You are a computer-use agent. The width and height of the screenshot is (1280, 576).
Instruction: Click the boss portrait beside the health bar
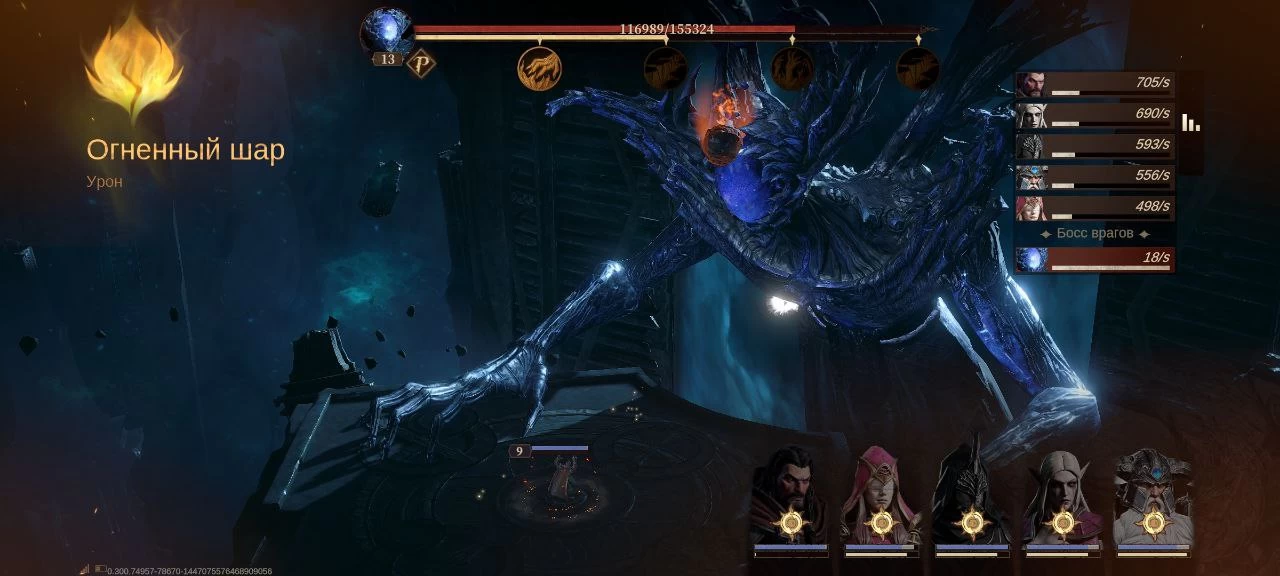[386, 32]
